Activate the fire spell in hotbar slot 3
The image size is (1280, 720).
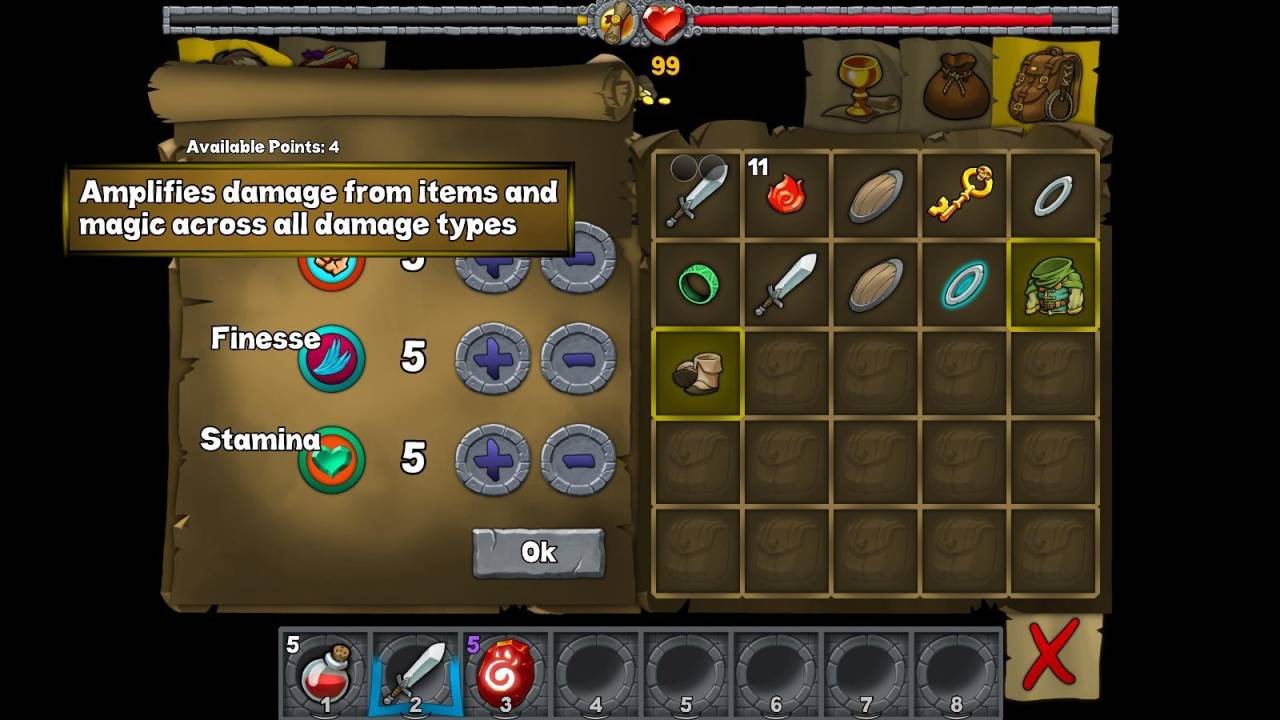(505, 672)
